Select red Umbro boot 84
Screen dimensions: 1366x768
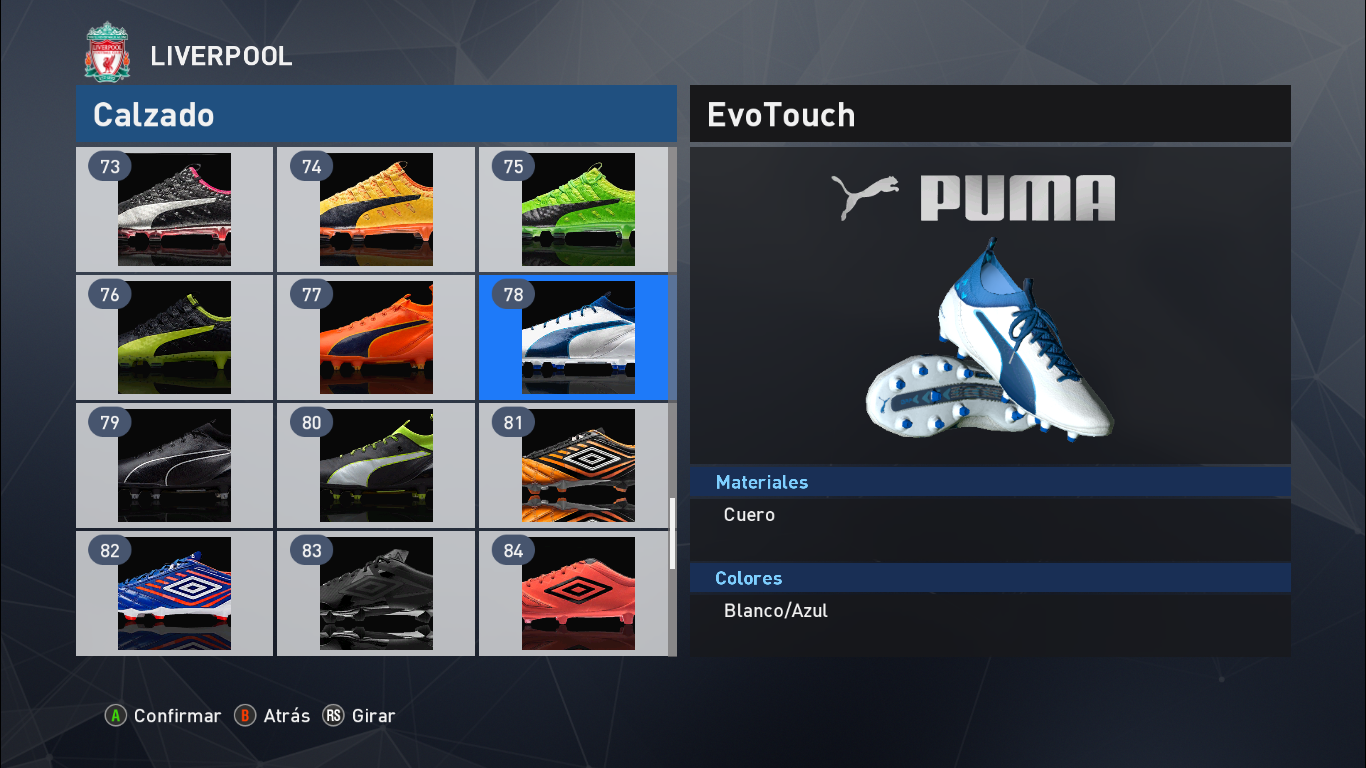coord(576,594)
